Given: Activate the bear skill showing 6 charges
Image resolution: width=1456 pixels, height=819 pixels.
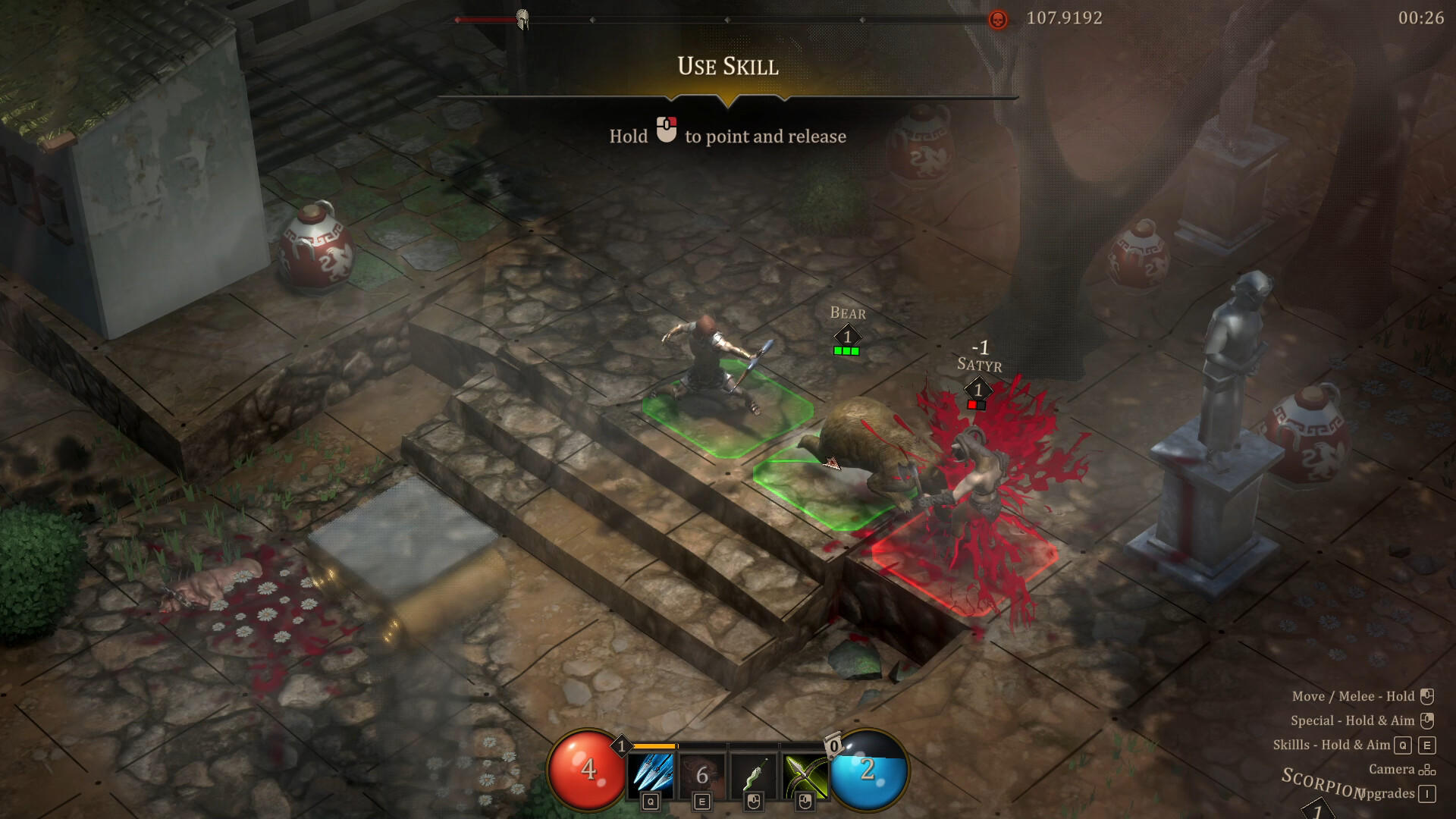Looking at the screenshot, I should [x=701, y=771].
